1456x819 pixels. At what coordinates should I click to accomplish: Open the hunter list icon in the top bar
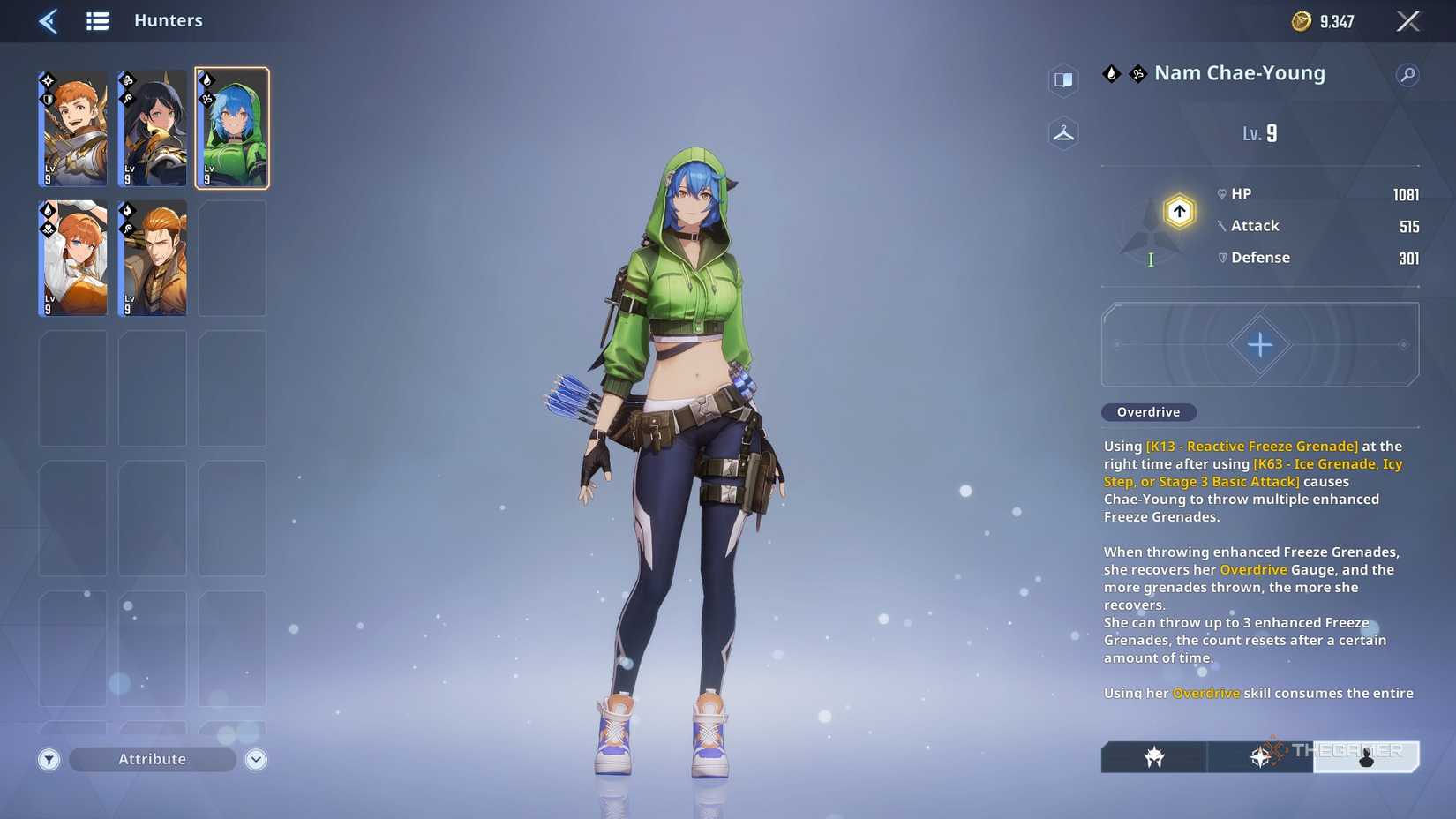coord(98,21)
